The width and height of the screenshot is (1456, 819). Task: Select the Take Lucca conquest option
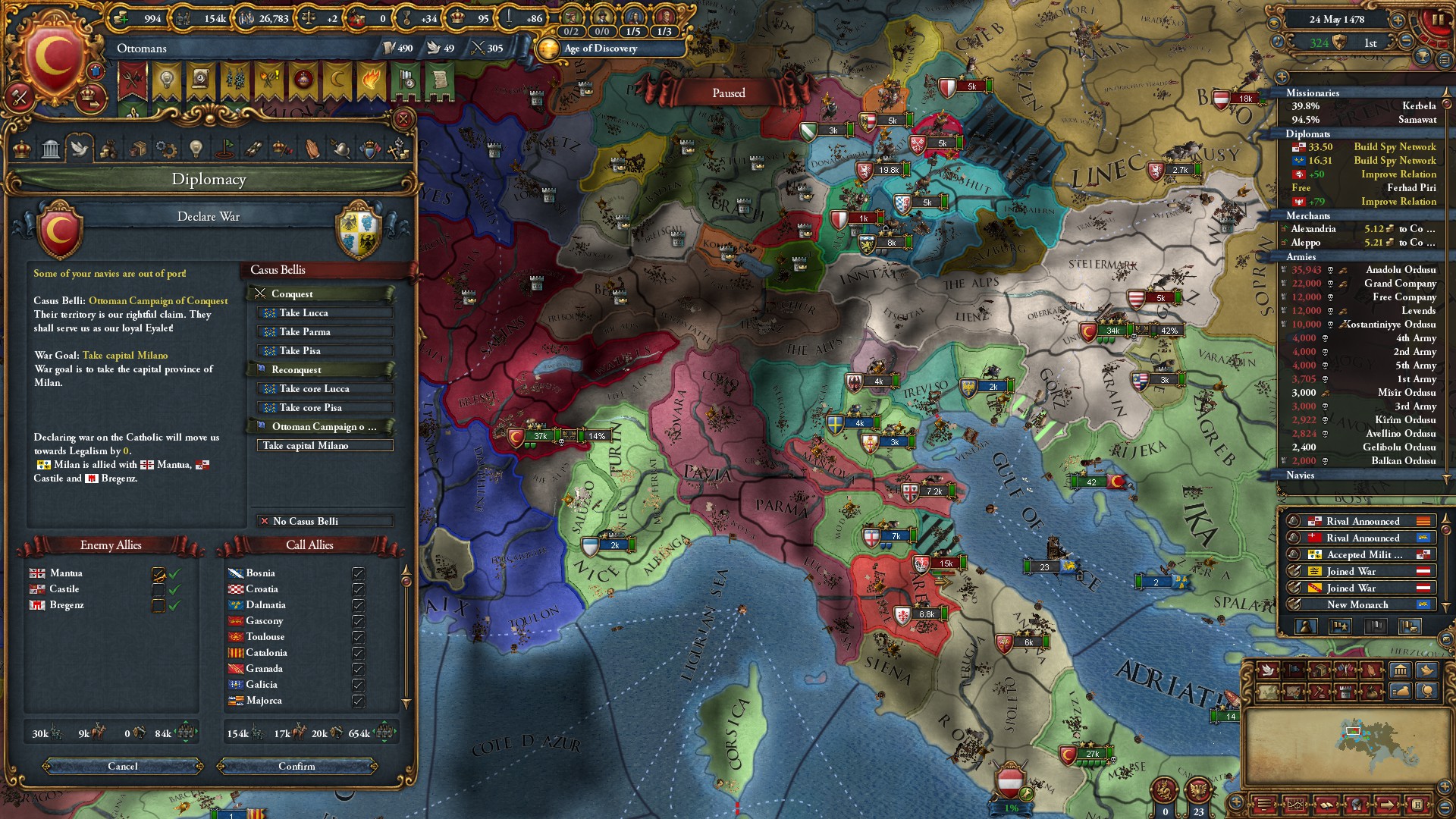(x=325, y=313)
